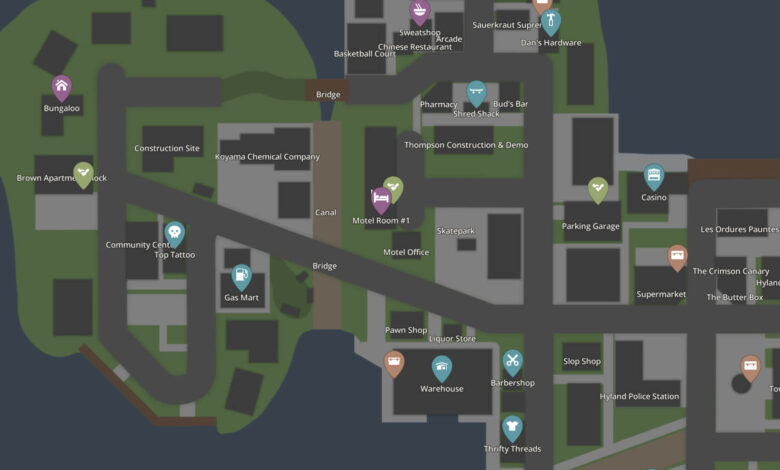Viewport: 780px width, 470px height.
Task: Select the Sweatshop noodle bowl marker
Action: [x=420, y=13]
